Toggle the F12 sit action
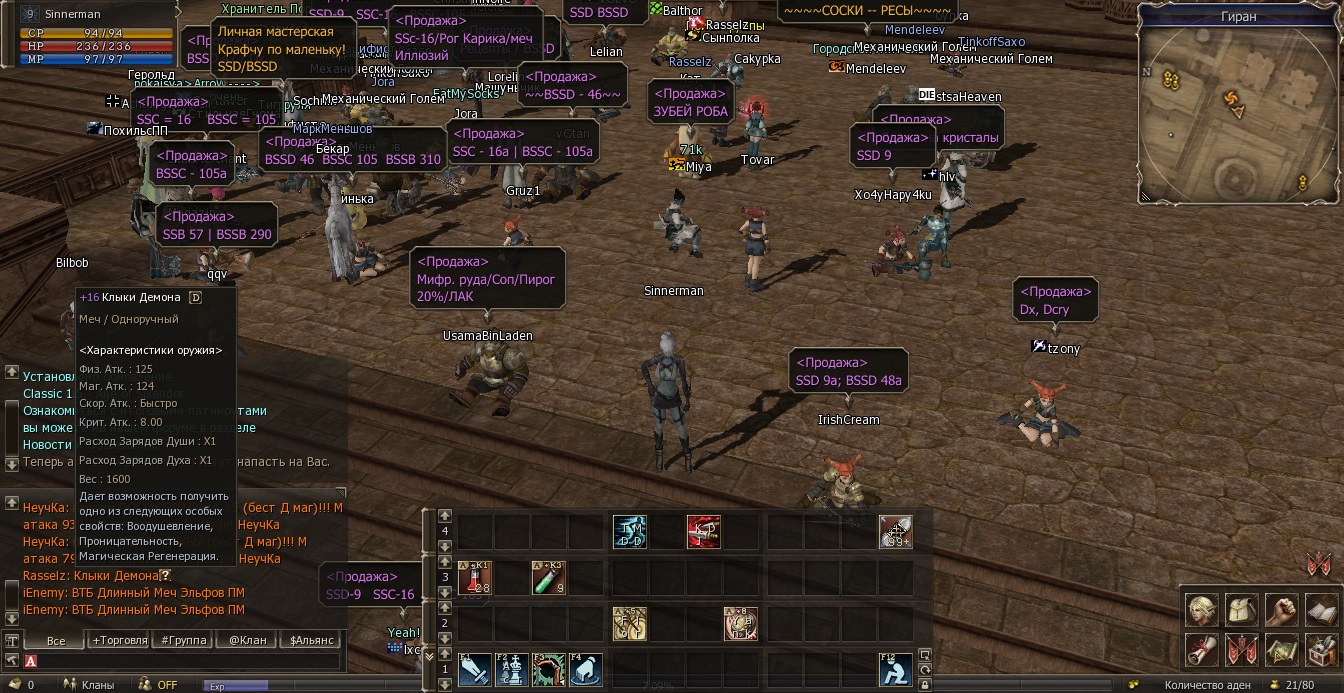The image size is (1344, 693). [896, 670]
